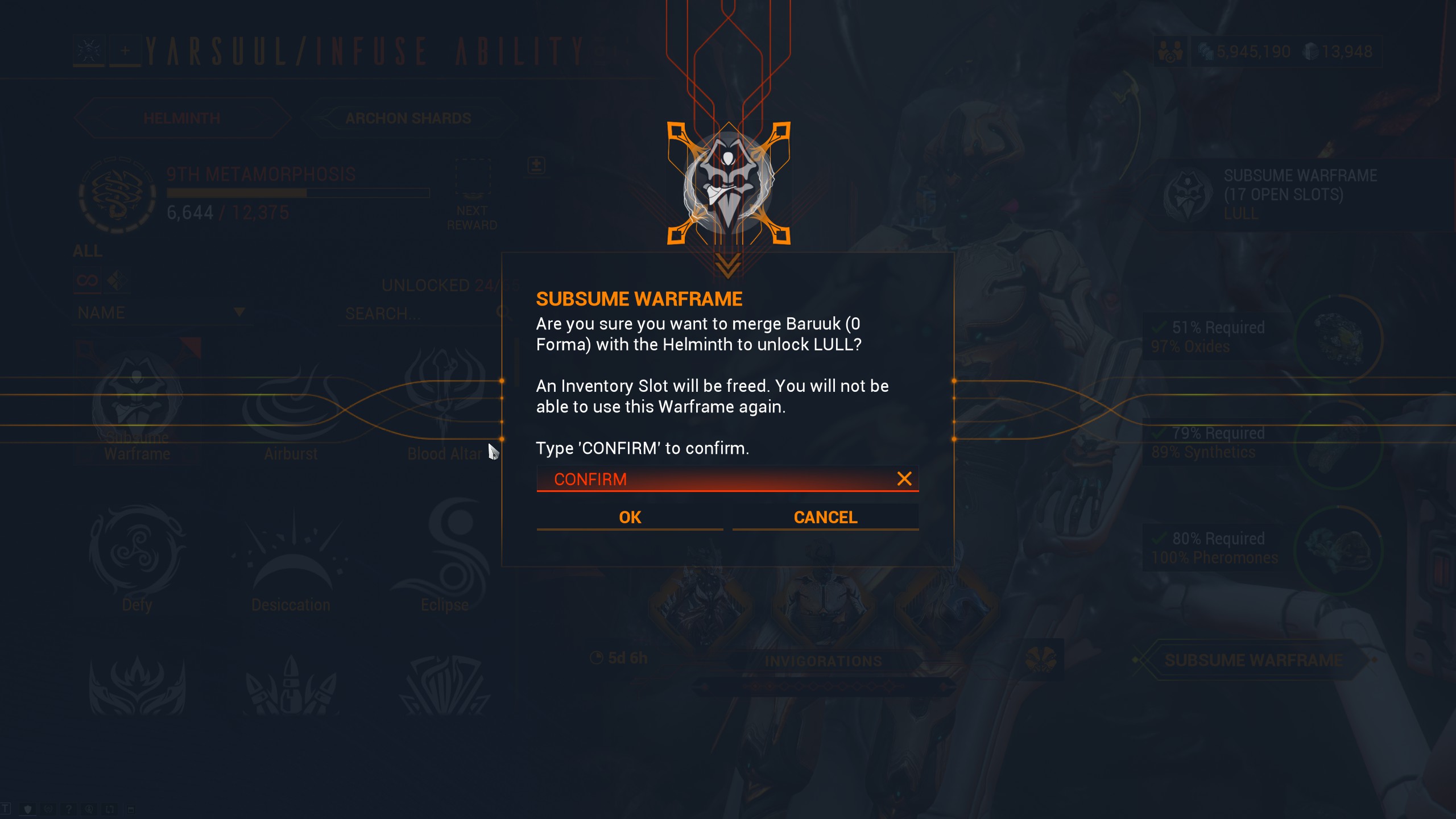Screen dimensions: 1456x819
Task: Clear the confirm field with the X
Action: click(x=904, y=479)
